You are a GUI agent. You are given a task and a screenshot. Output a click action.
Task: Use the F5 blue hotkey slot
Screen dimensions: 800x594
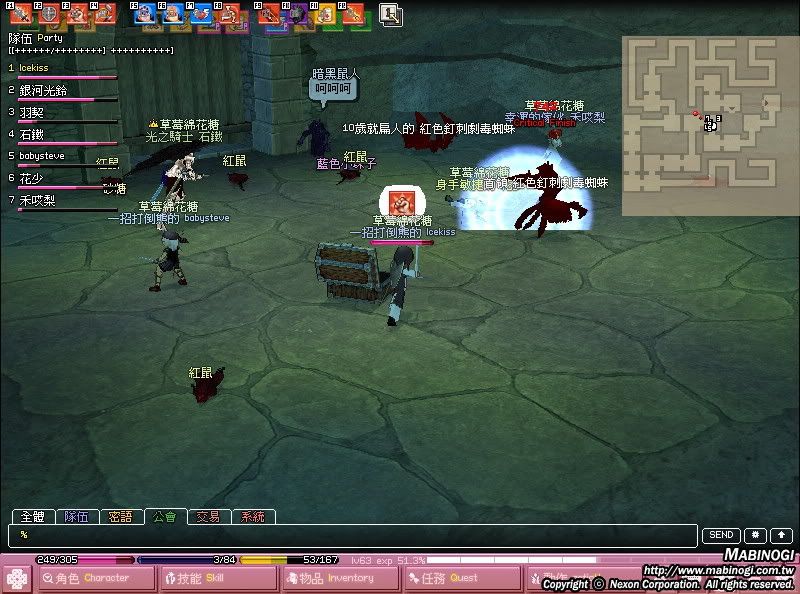[144, 14]
